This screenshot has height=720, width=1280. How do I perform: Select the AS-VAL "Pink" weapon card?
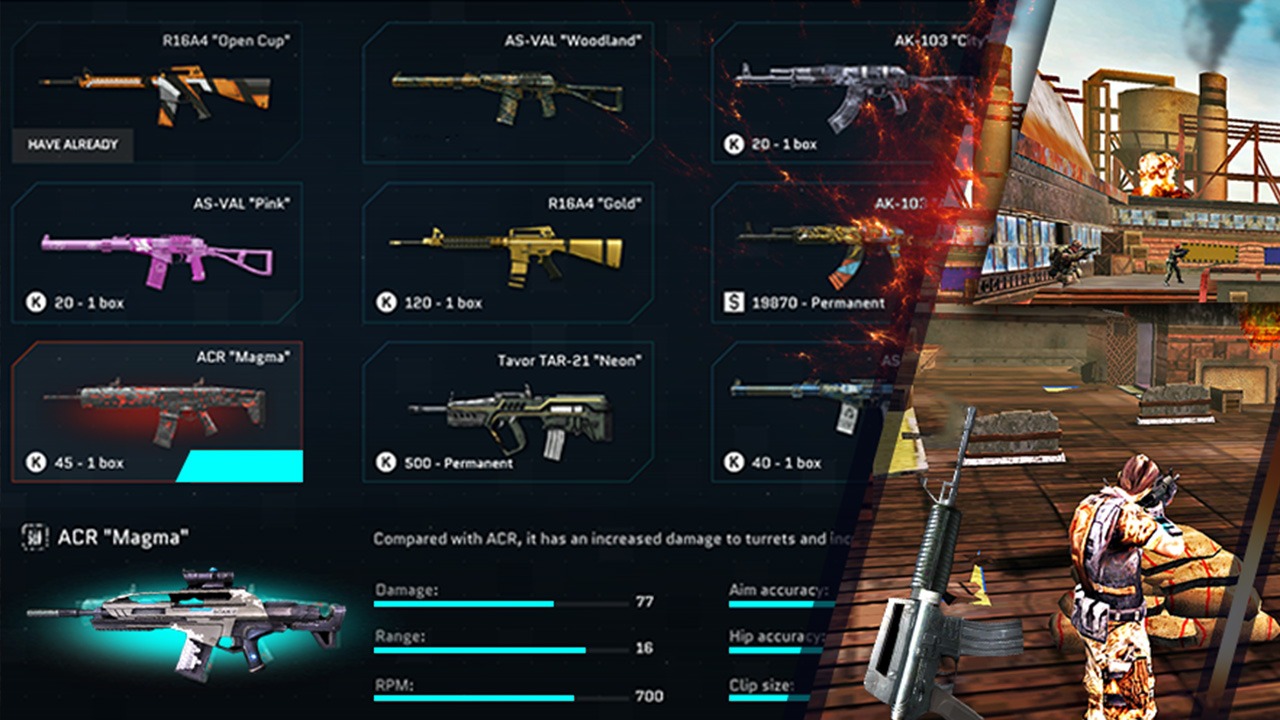coord(156,252)
